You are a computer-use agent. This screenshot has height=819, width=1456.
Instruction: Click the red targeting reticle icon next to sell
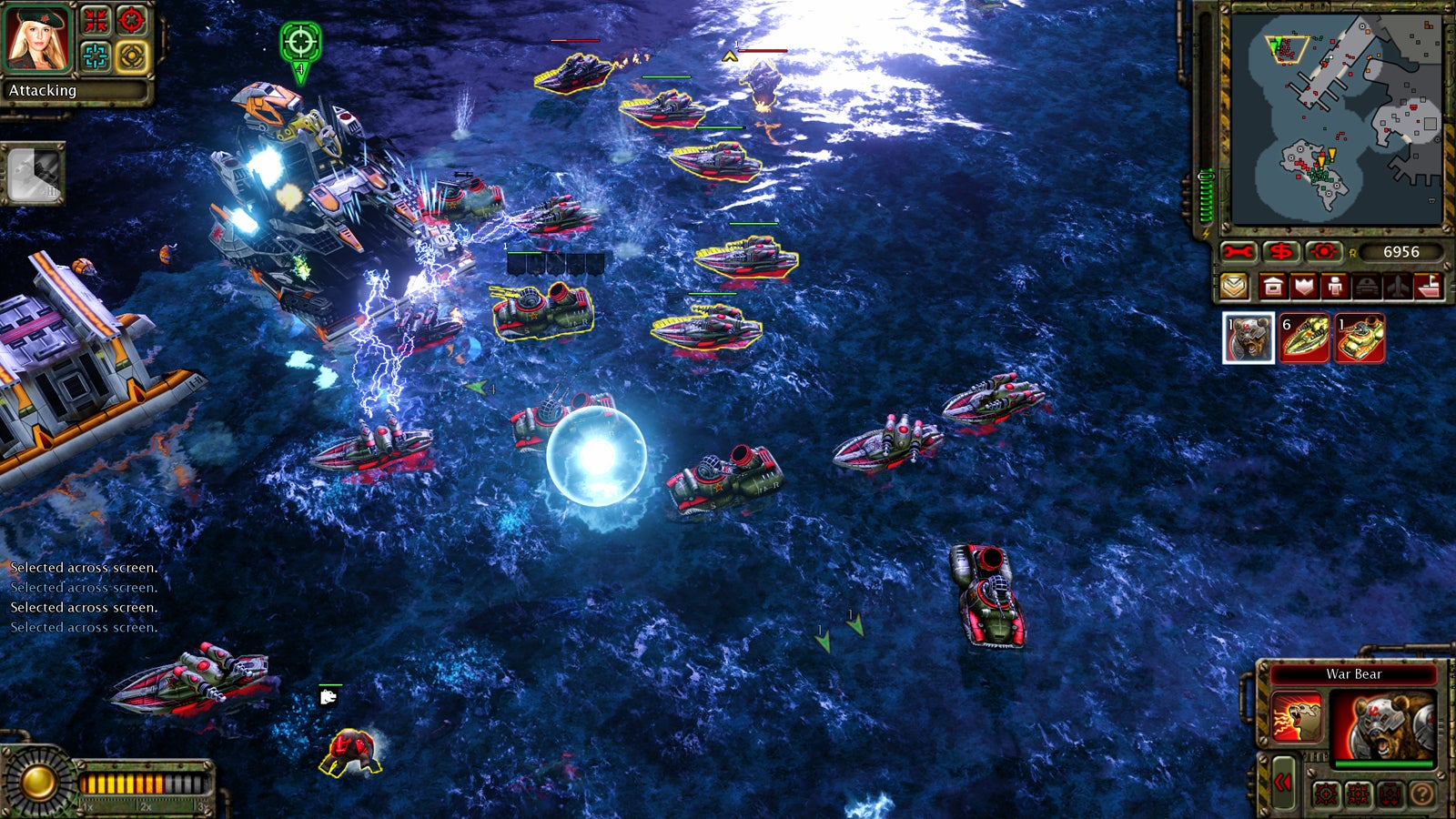131,19
